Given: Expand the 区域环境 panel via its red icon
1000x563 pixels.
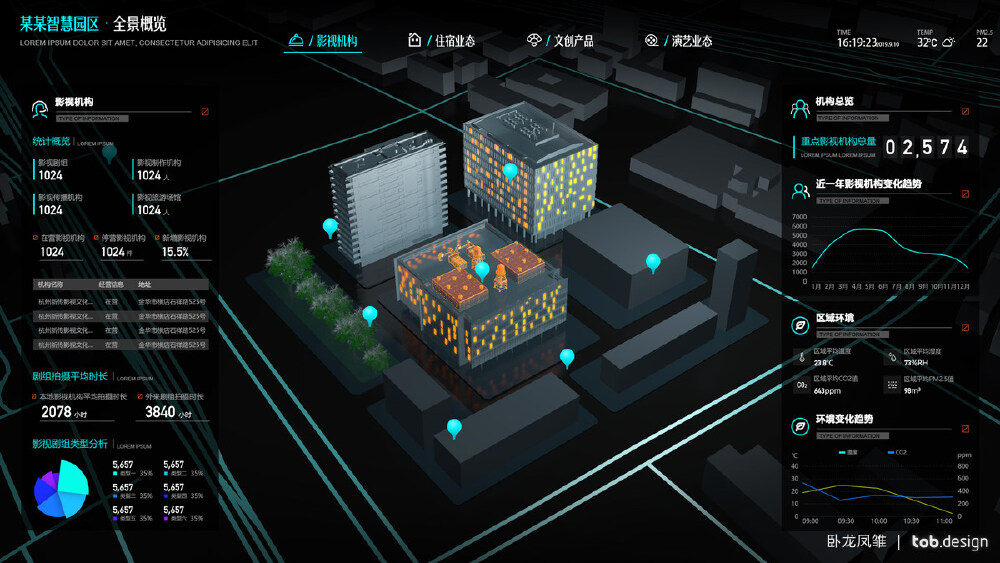Looking at the screenshot, I should [x=965, y=327].
